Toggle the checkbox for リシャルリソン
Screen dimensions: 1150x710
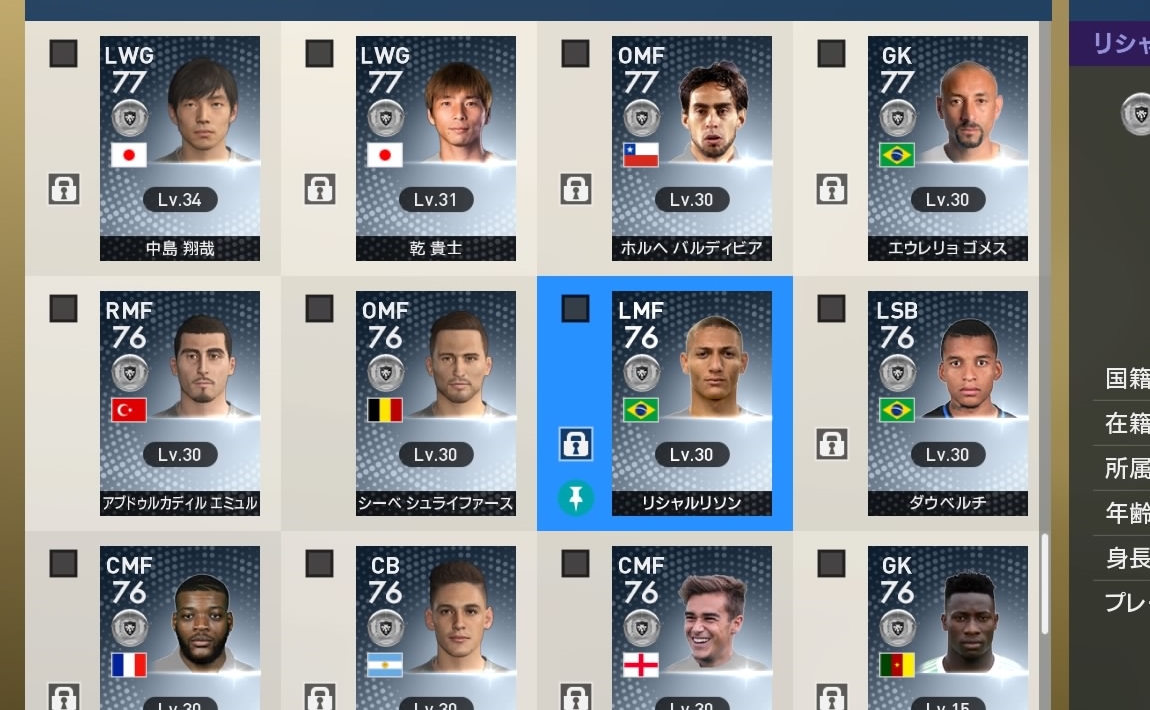tap(575, 309)
